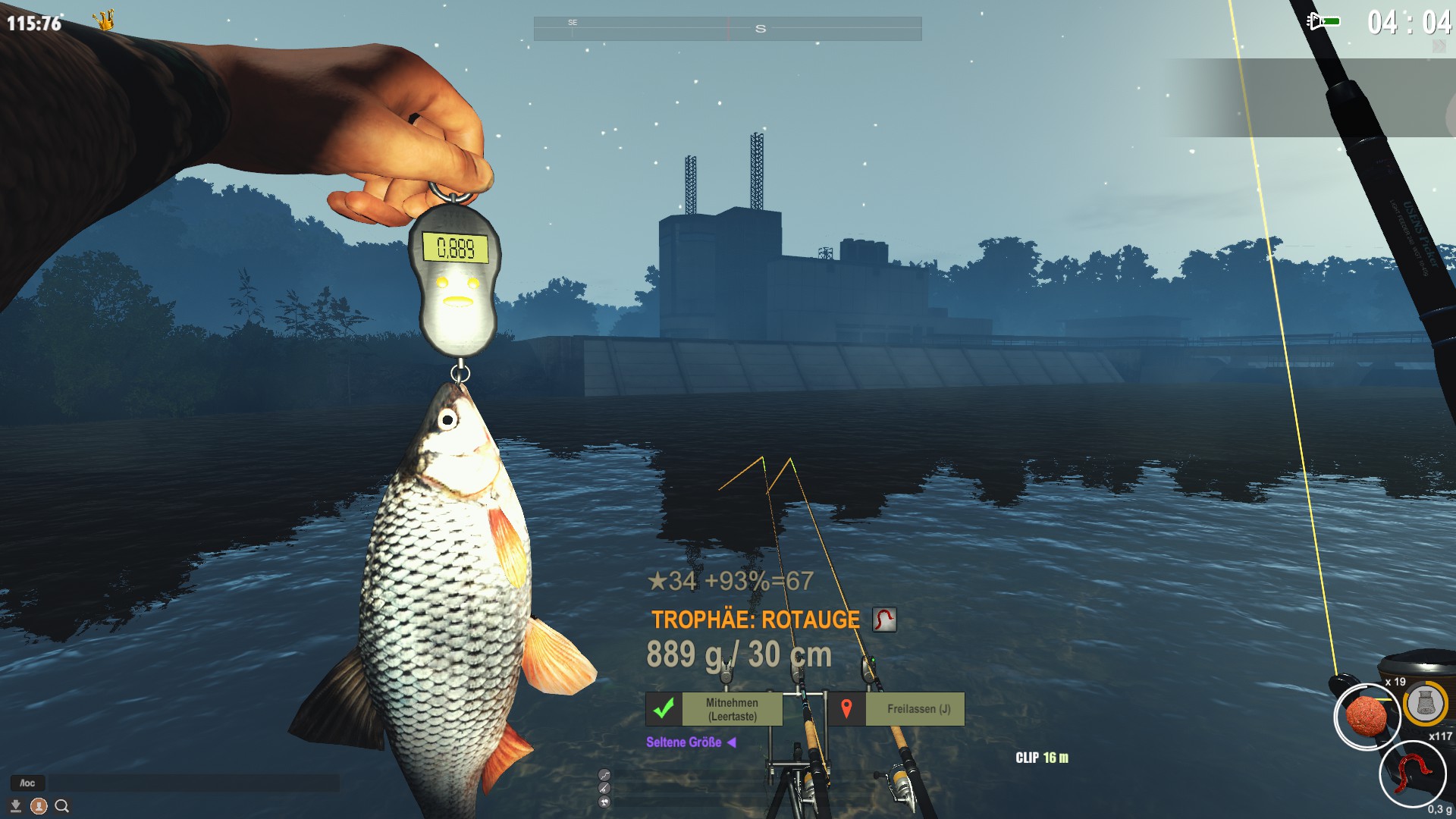1456x819 pixels.
Task: Open the orange player profile icon
Action: click(39, 806)
